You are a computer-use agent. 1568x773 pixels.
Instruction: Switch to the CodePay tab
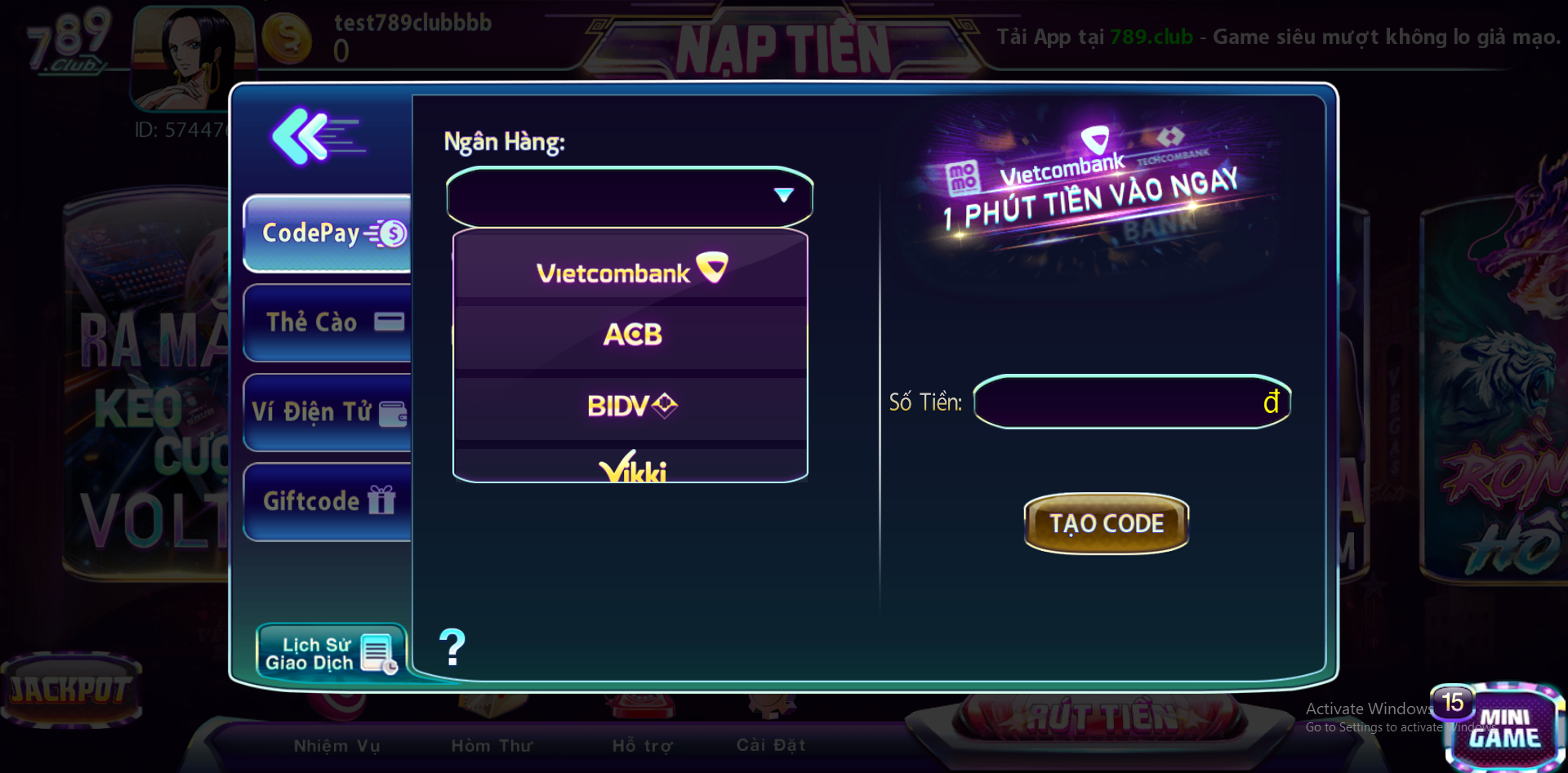(328, 233)
